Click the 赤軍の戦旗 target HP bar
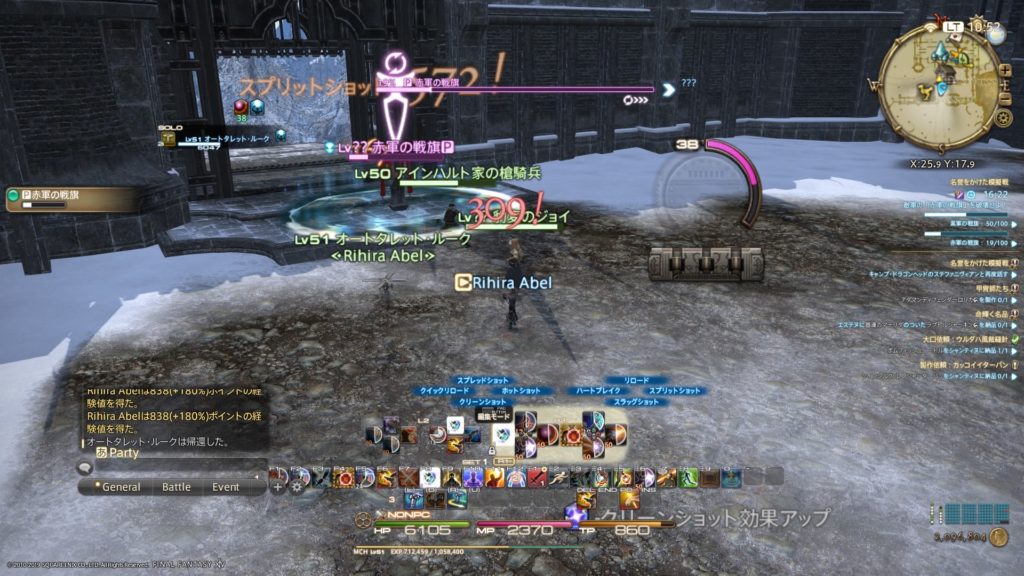 point(520,89)
